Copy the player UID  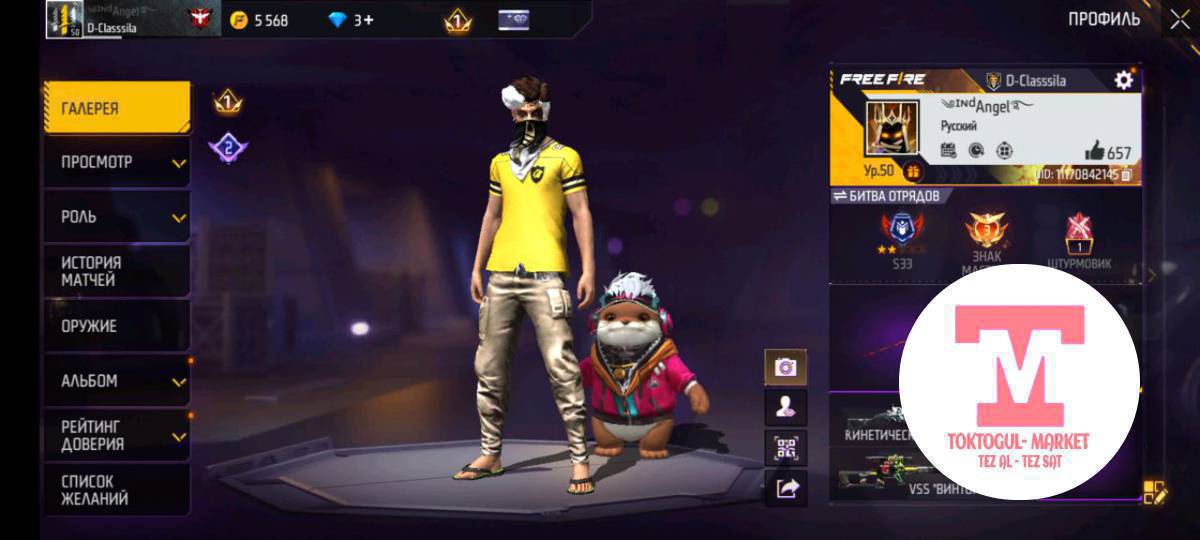point(1126,174)
